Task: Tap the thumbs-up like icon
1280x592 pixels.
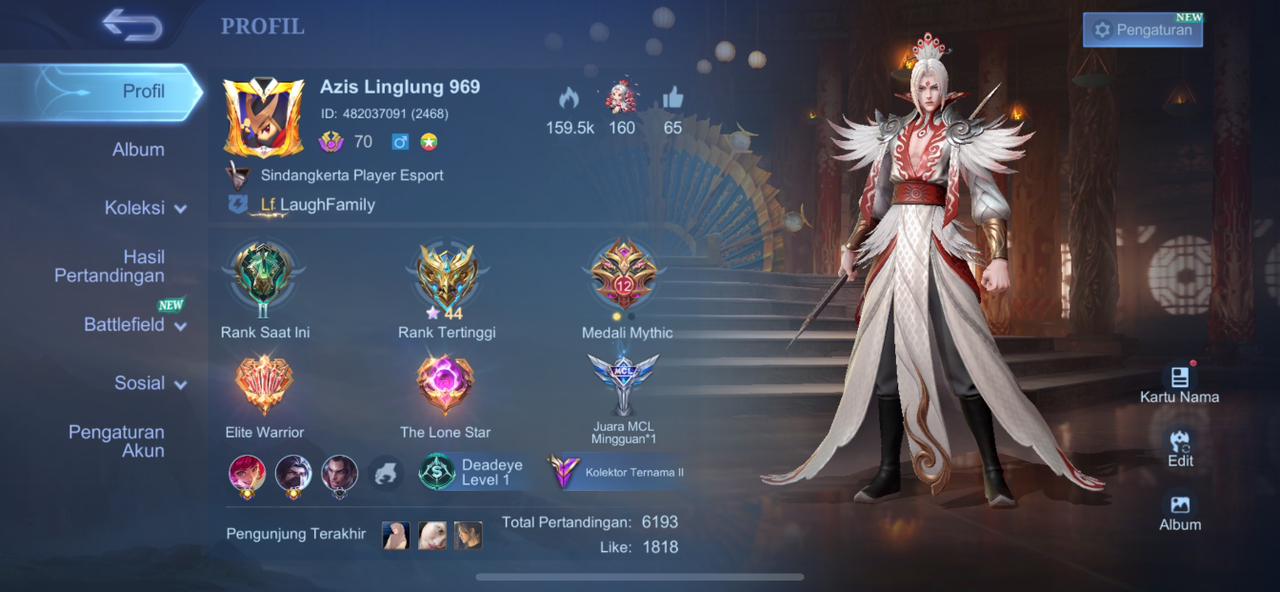Action: coord(672,98)
